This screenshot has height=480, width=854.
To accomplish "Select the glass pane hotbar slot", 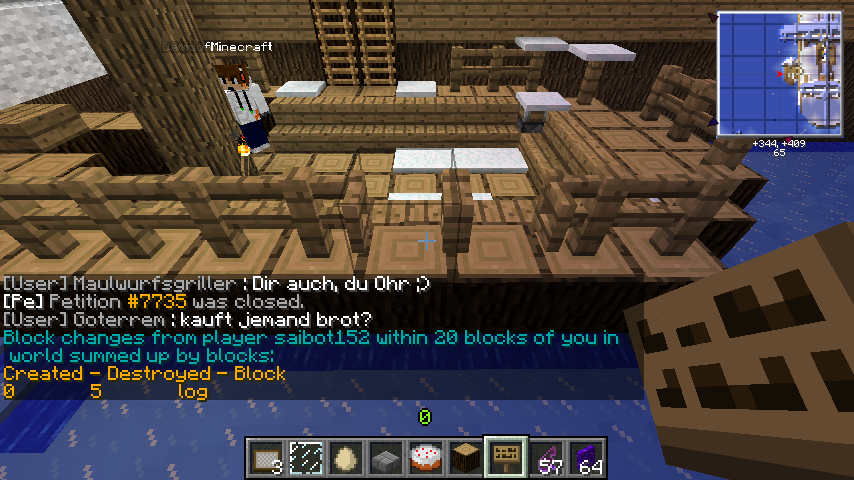I will pos(305,457).
